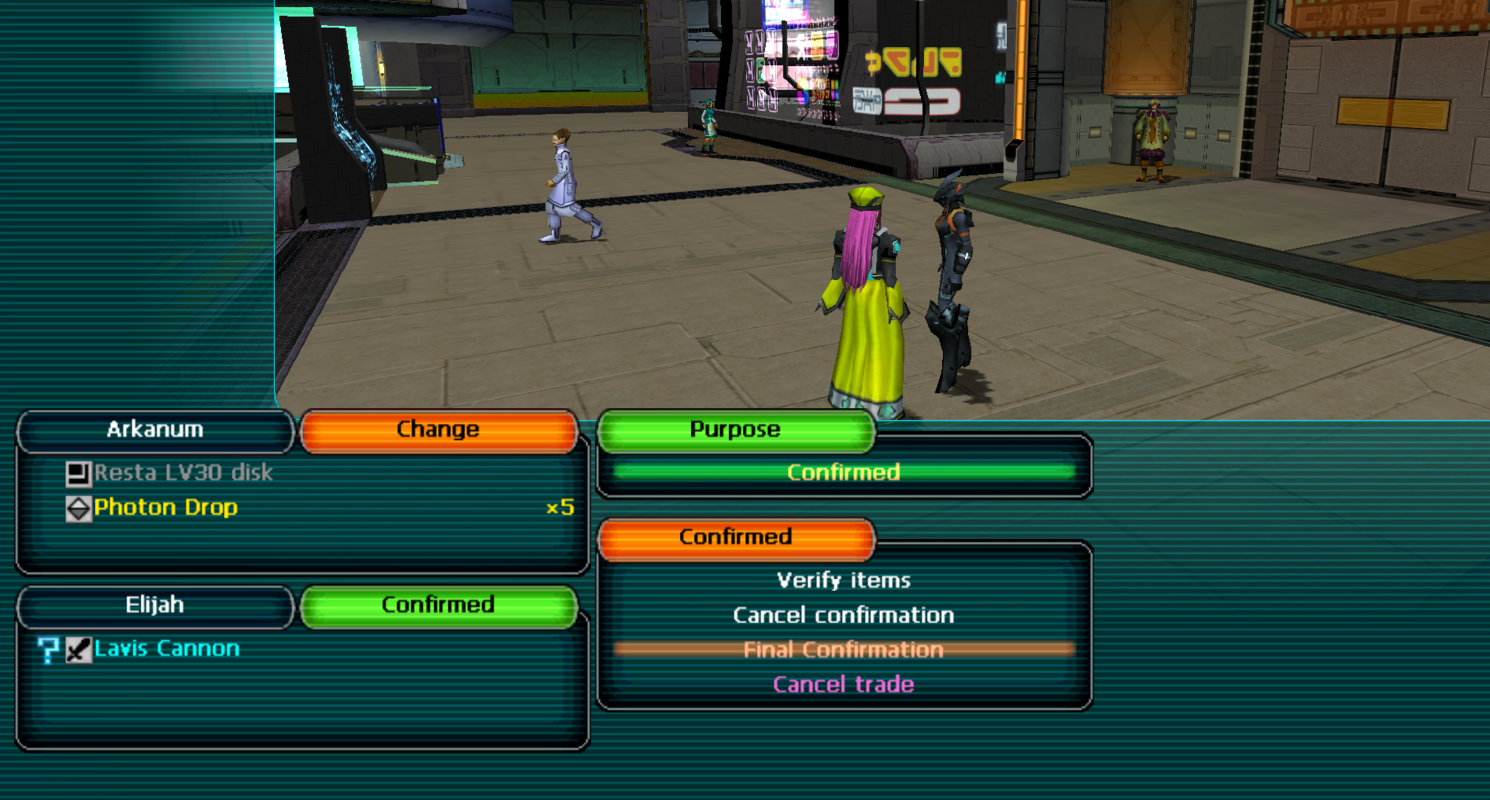Click Final Confirmation to complete trade
1490x800 pixels.
pos(843,650)
